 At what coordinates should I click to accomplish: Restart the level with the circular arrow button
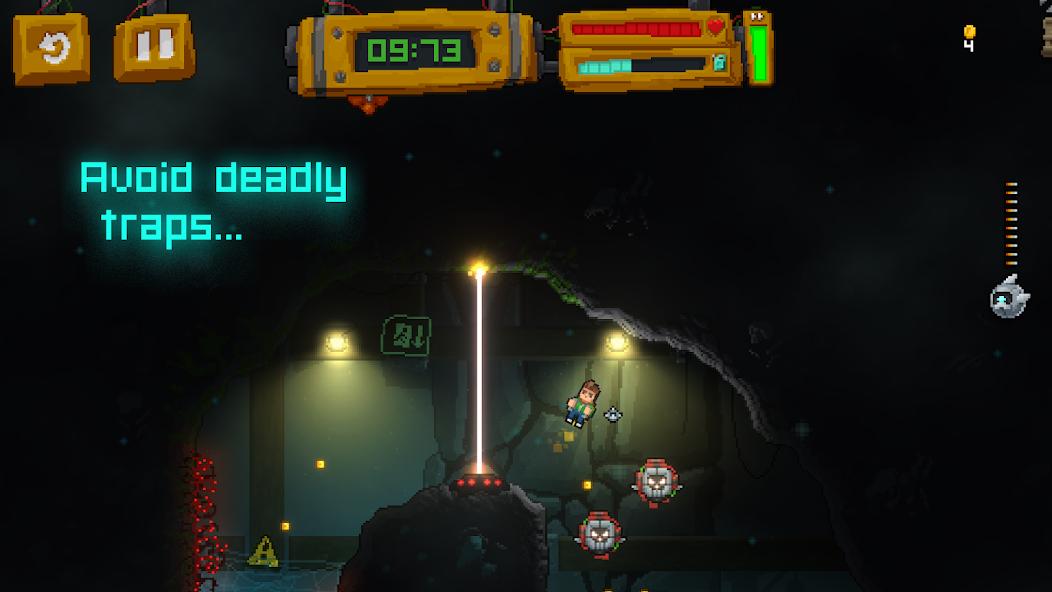click(51, 47)
